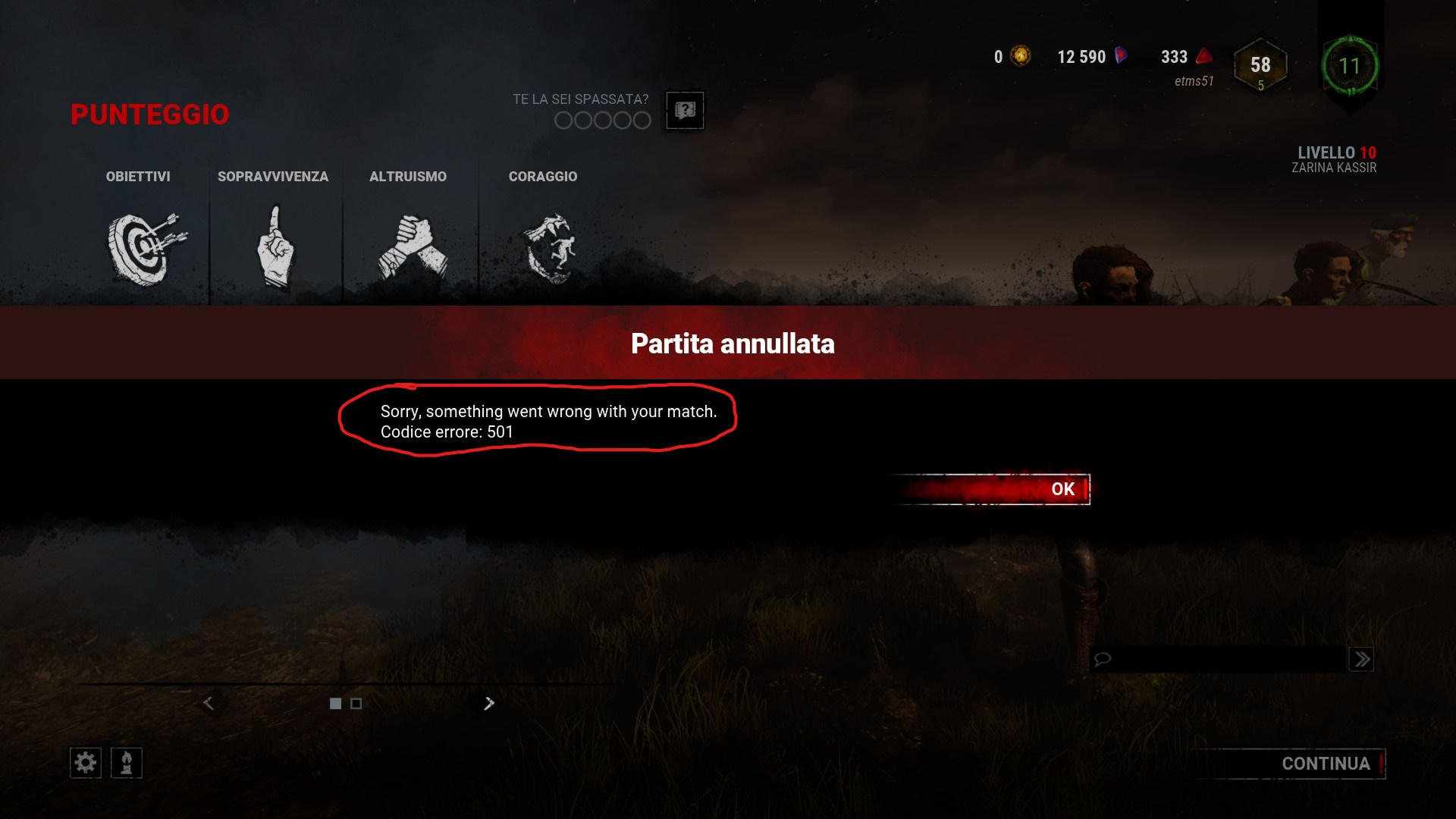This screenshot has height=819, width=1456.
Task: Click the left pagination arrow
Action: [x=209, y=704]
